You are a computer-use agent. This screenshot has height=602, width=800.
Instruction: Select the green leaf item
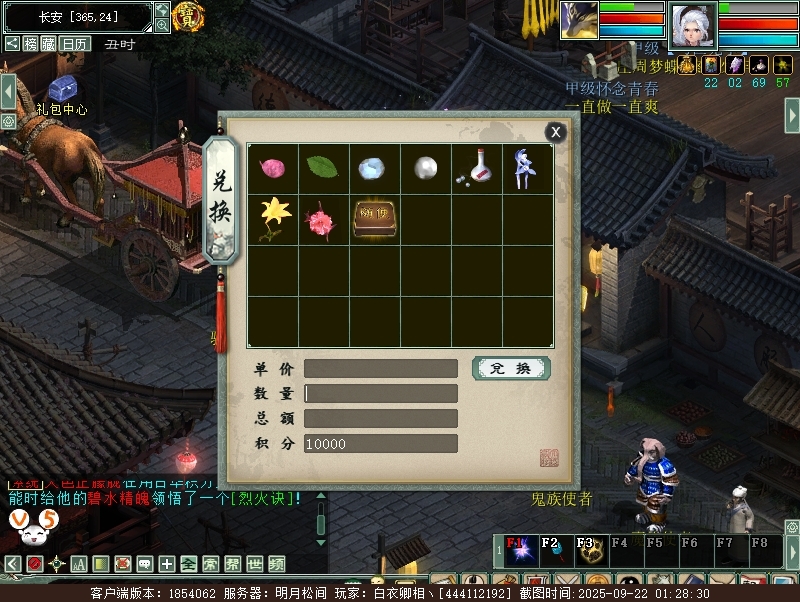pos(323,168)
